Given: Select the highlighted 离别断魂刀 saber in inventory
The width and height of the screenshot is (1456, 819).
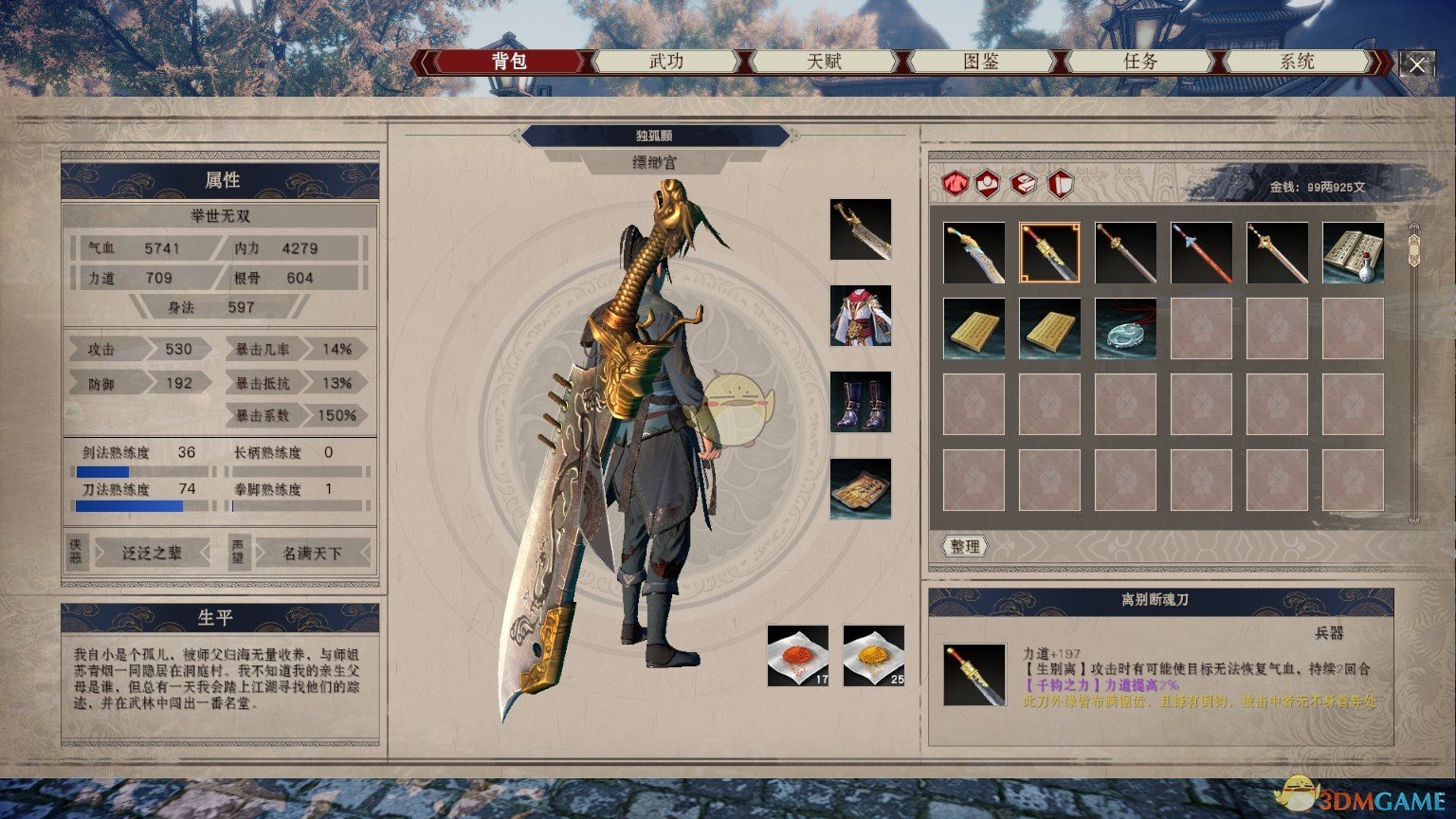Looking at the screenshot, I should coord(1049,253).
